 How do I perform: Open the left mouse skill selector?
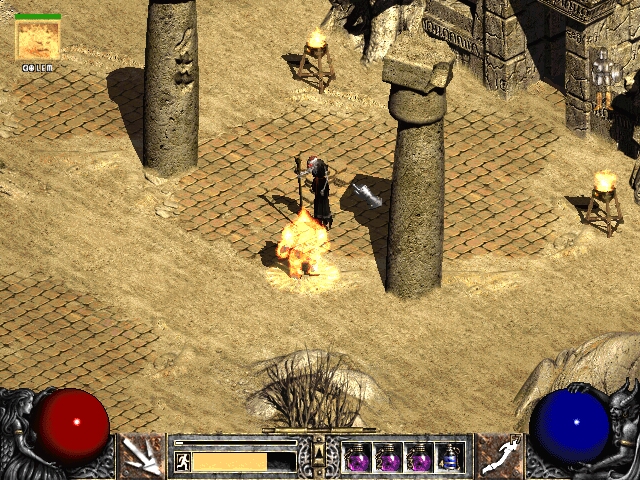(x=141, y=456)
